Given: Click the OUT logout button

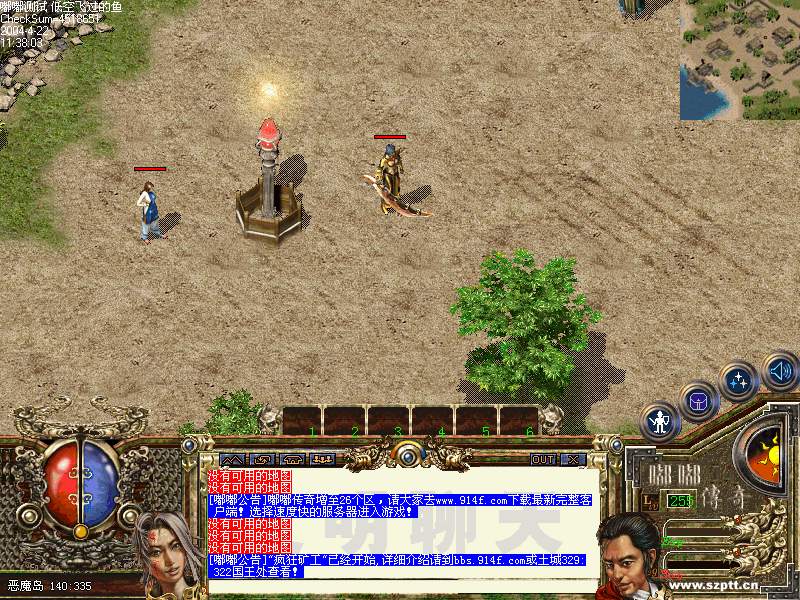Looking at the screenshot, I should click(x=543, y=459).
